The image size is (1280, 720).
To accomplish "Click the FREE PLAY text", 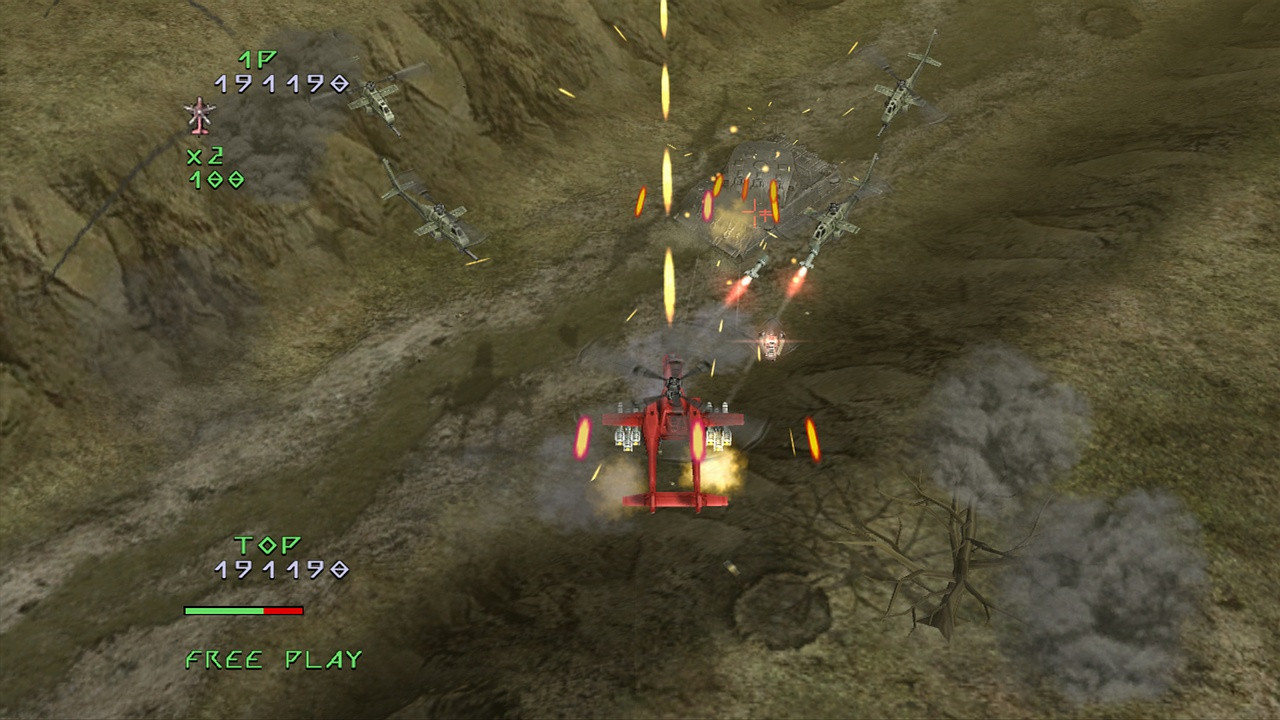I will click(272, 659).
